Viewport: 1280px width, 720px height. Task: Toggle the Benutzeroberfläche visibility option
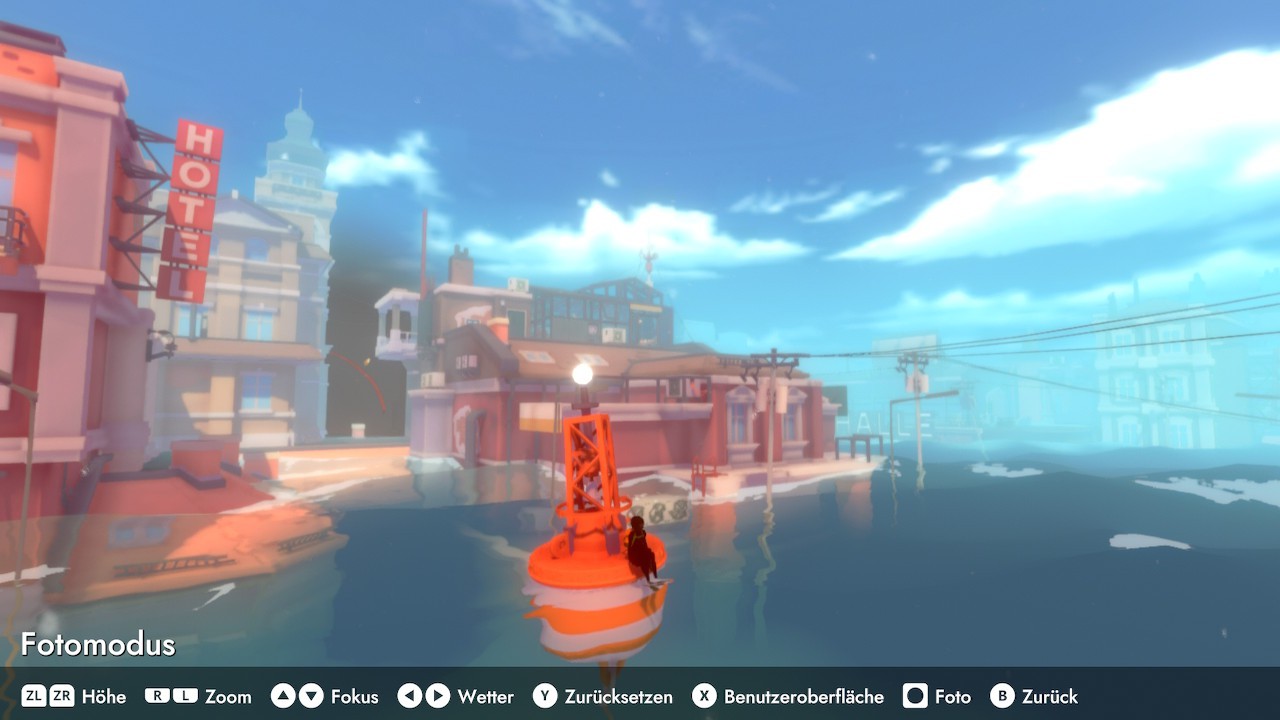(x=802, y=697)
